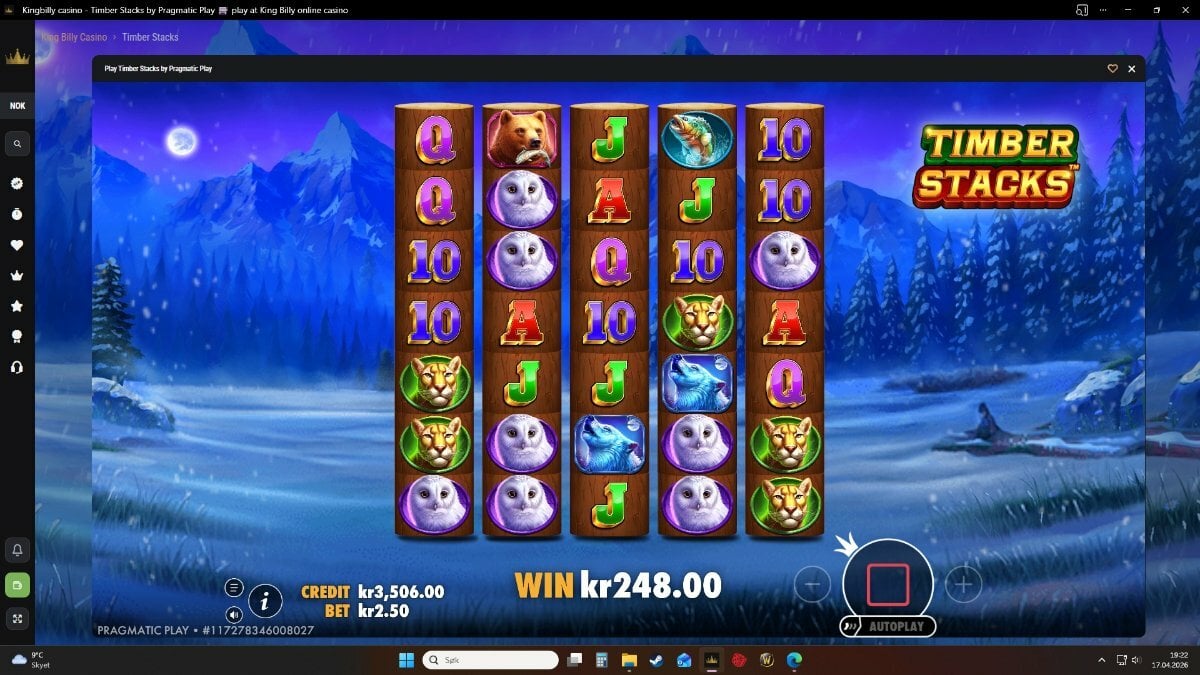Increase the bet with the plus button

click(963, 585)
